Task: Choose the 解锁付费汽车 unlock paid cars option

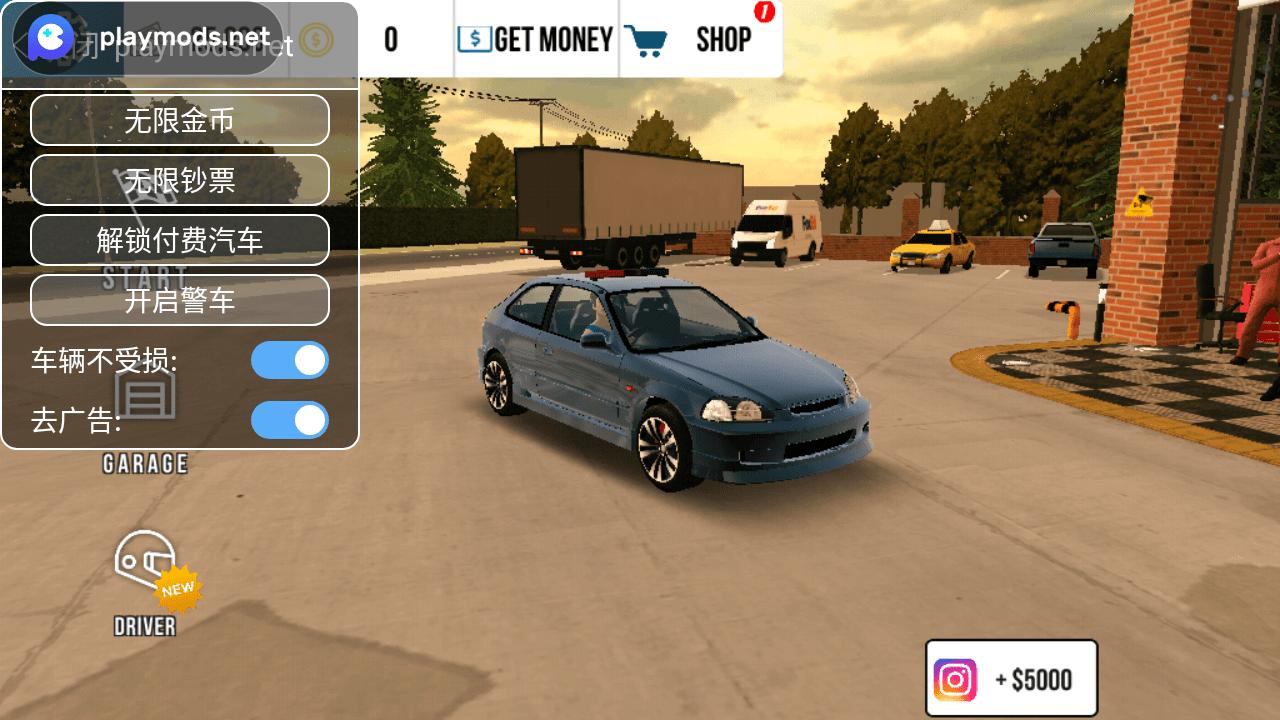Action: click(x=180, y=240)
